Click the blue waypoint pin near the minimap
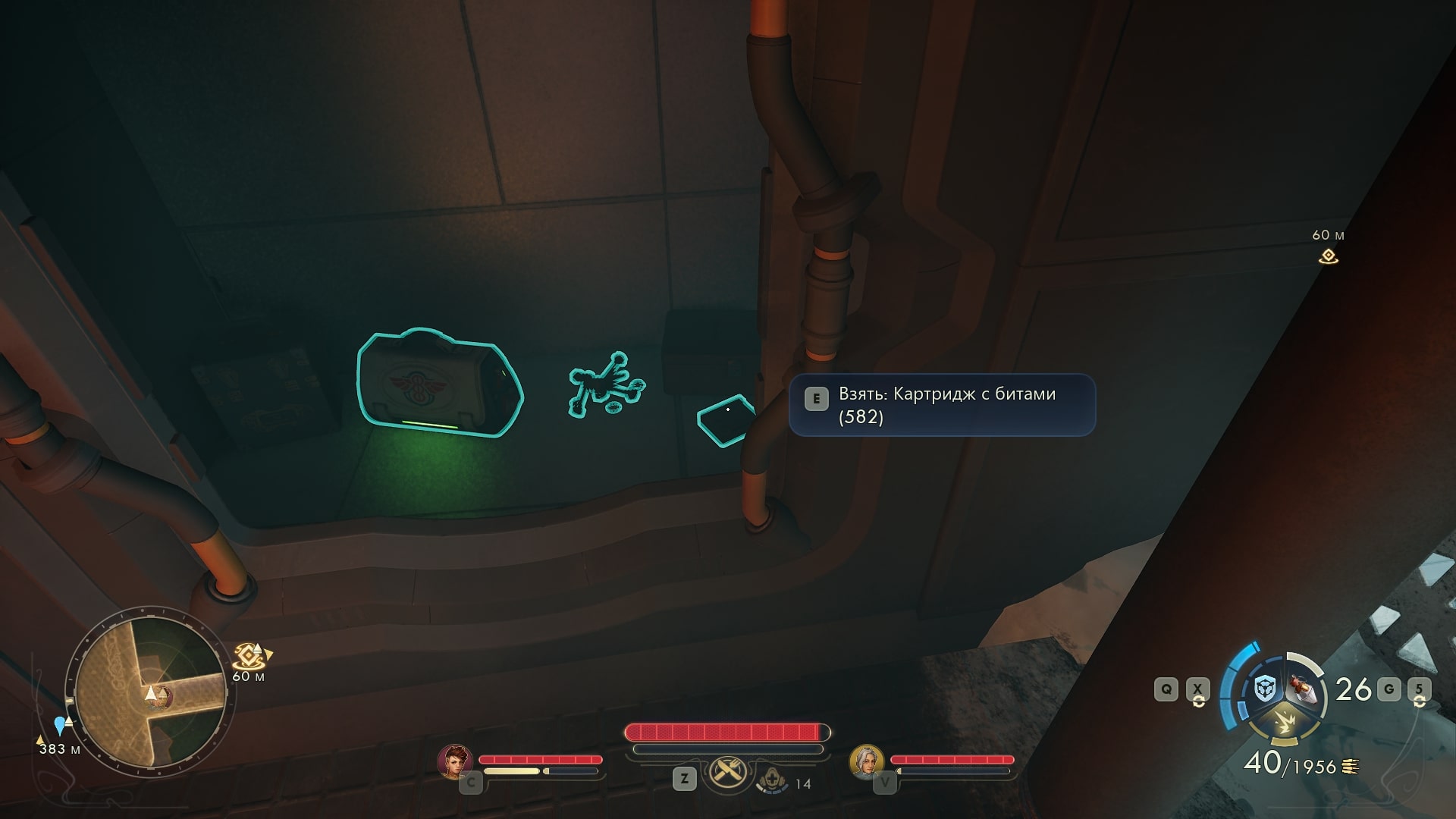This screenshot has height=819, width=1456. pos(60,725)
